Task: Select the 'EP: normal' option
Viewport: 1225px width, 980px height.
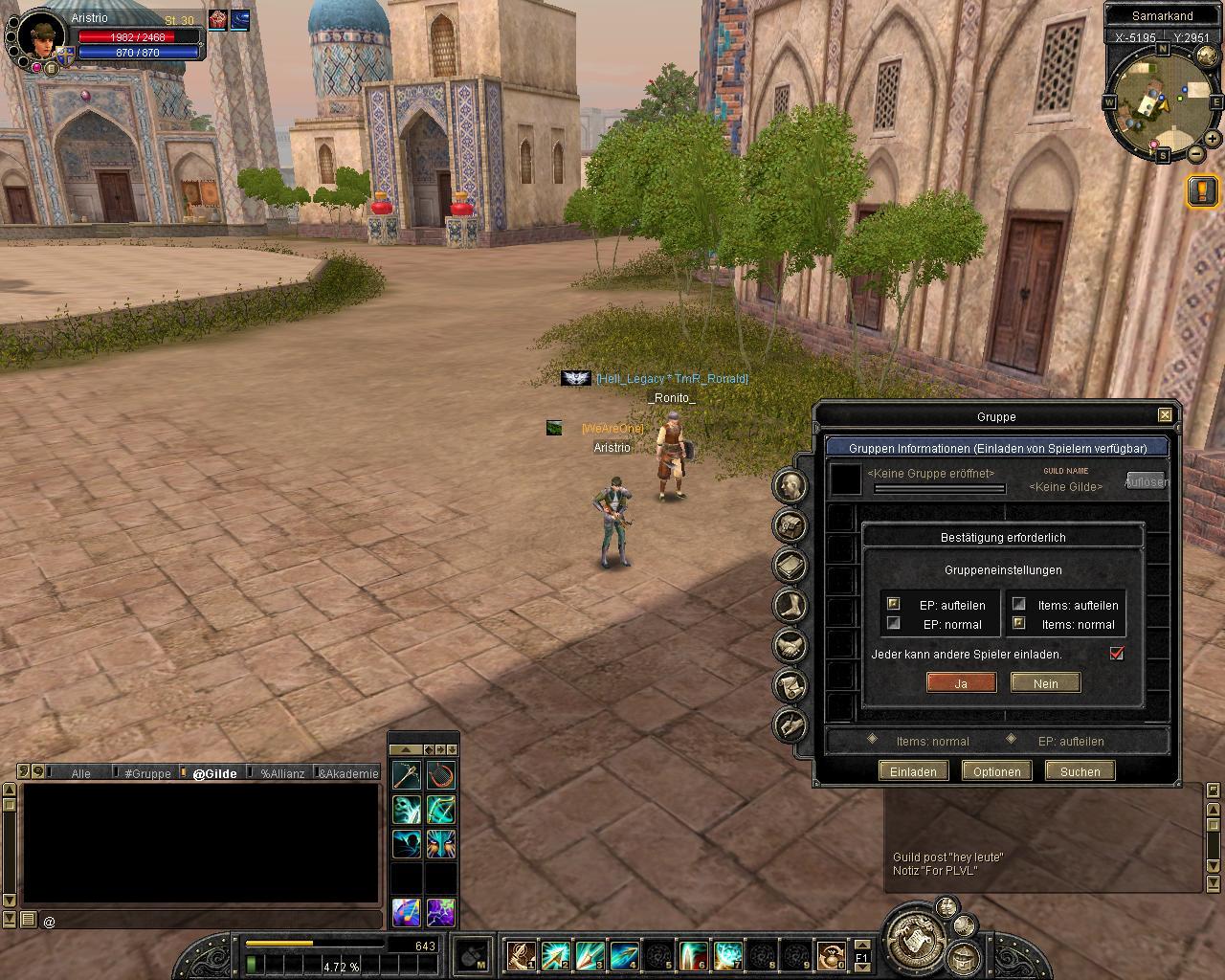Action: 894,624
